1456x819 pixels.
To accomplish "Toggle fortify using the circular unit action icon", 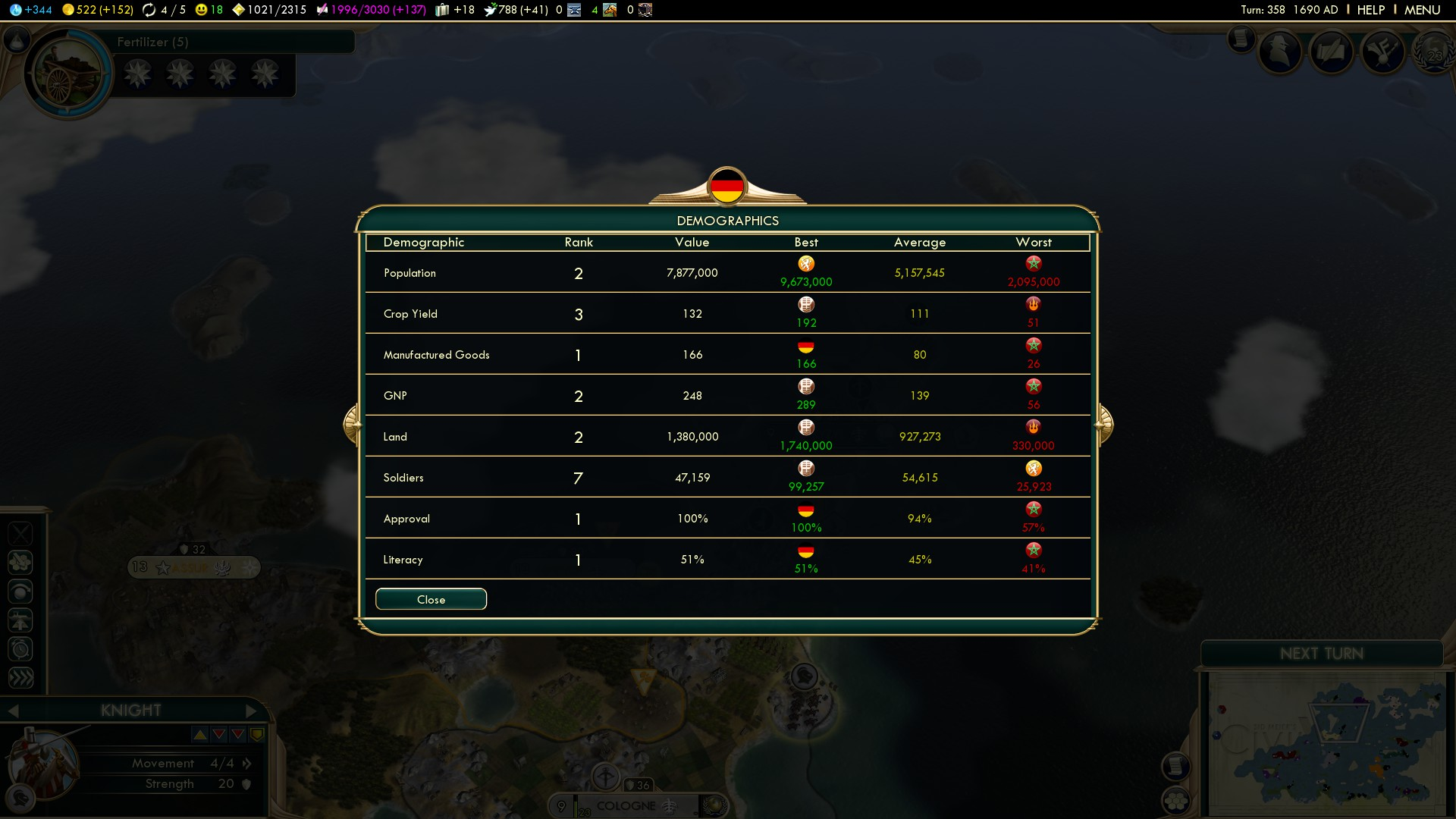I will coord(20,592).
